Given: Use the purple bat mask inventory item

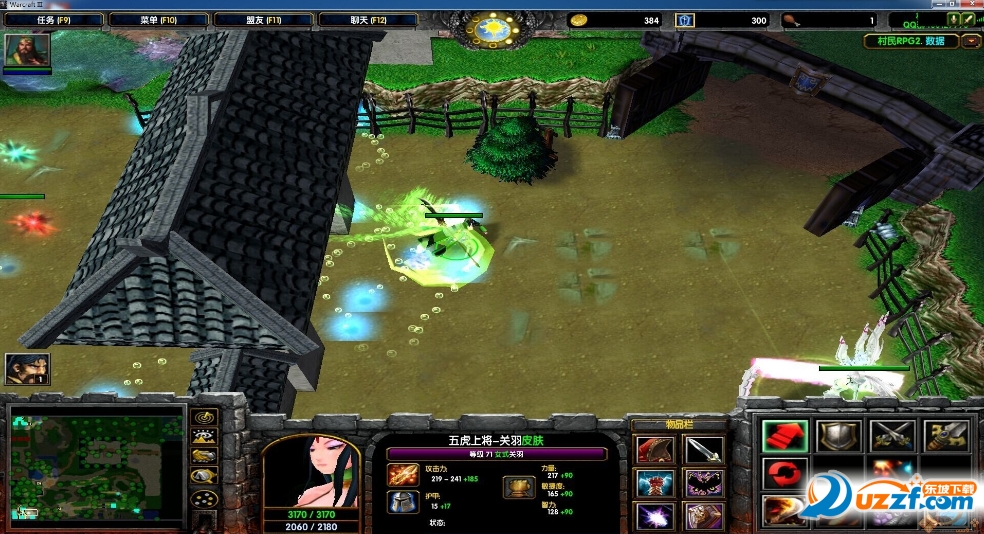Looking at the screenshot, I should (x=702, y=483).
